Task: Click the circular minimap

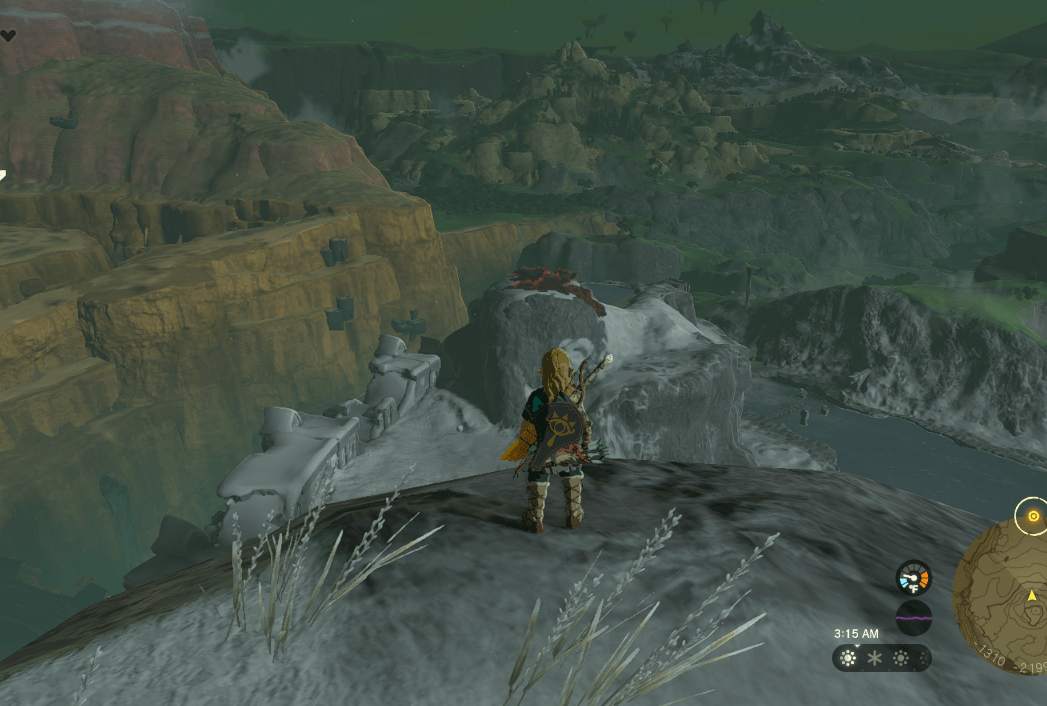Action: coord(1003,598)
